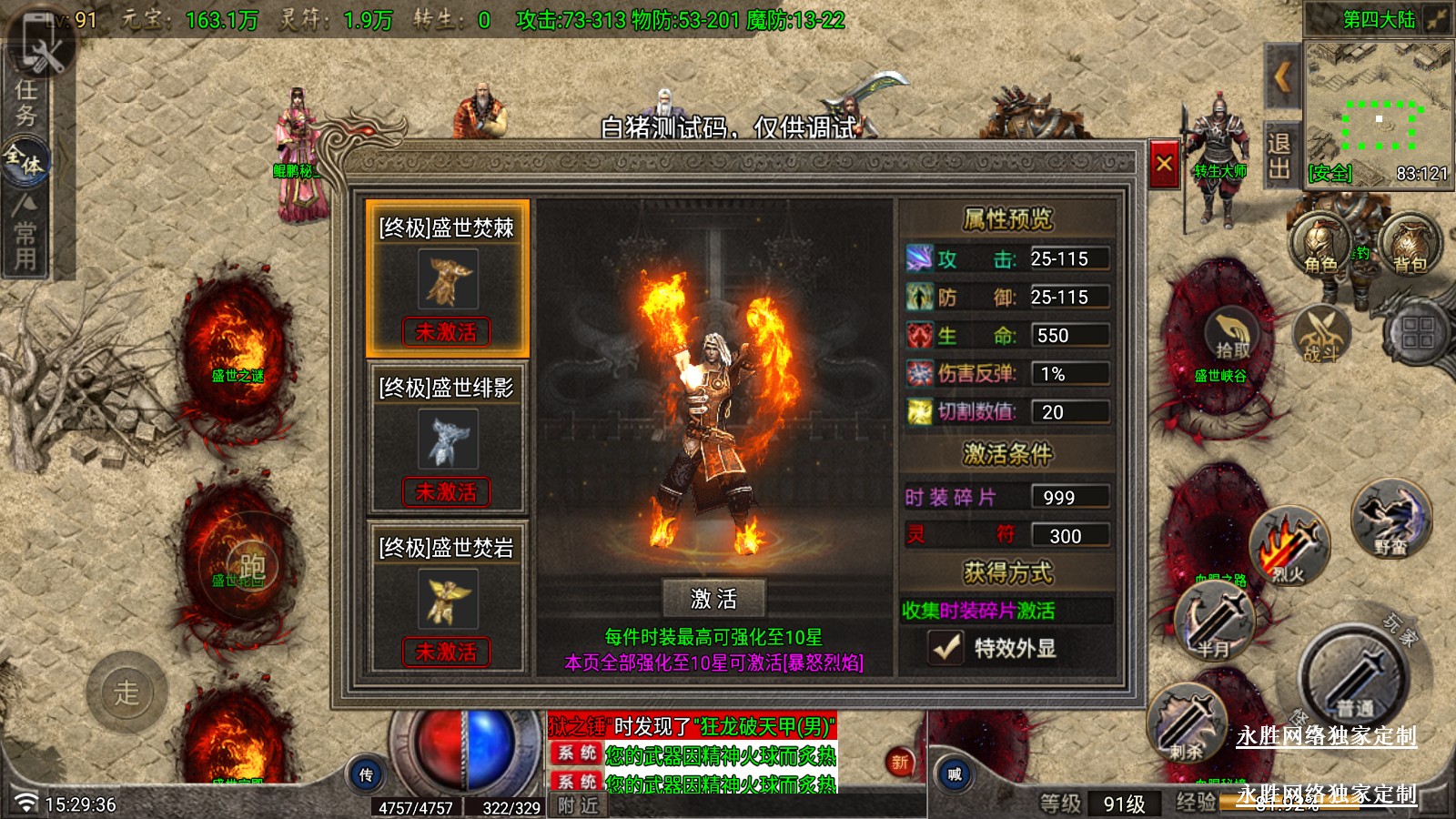Switch to 战斗 combat mode
Screen dimensions: 1456x819
click(x=1320, y=335)
